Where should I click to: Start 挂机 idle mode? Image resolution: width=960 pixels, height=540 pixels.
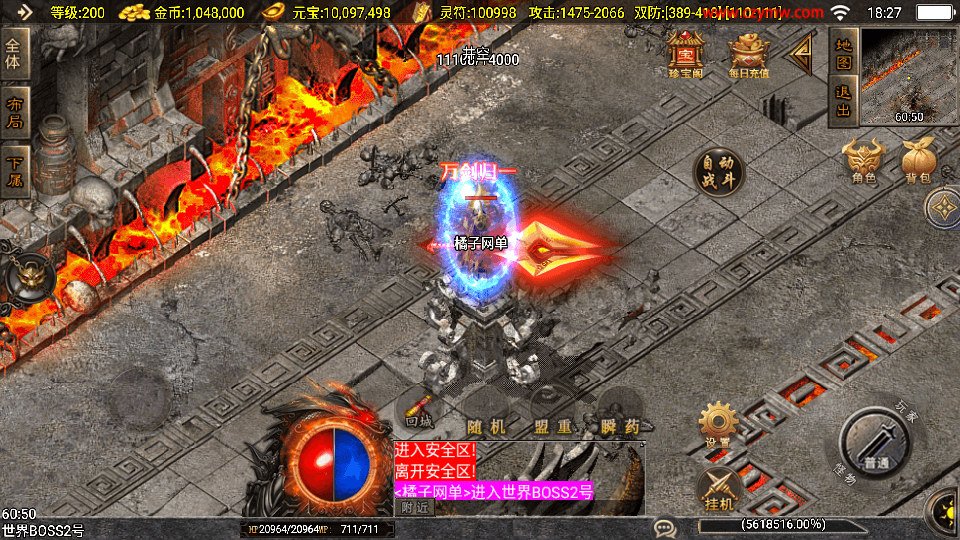718,491
